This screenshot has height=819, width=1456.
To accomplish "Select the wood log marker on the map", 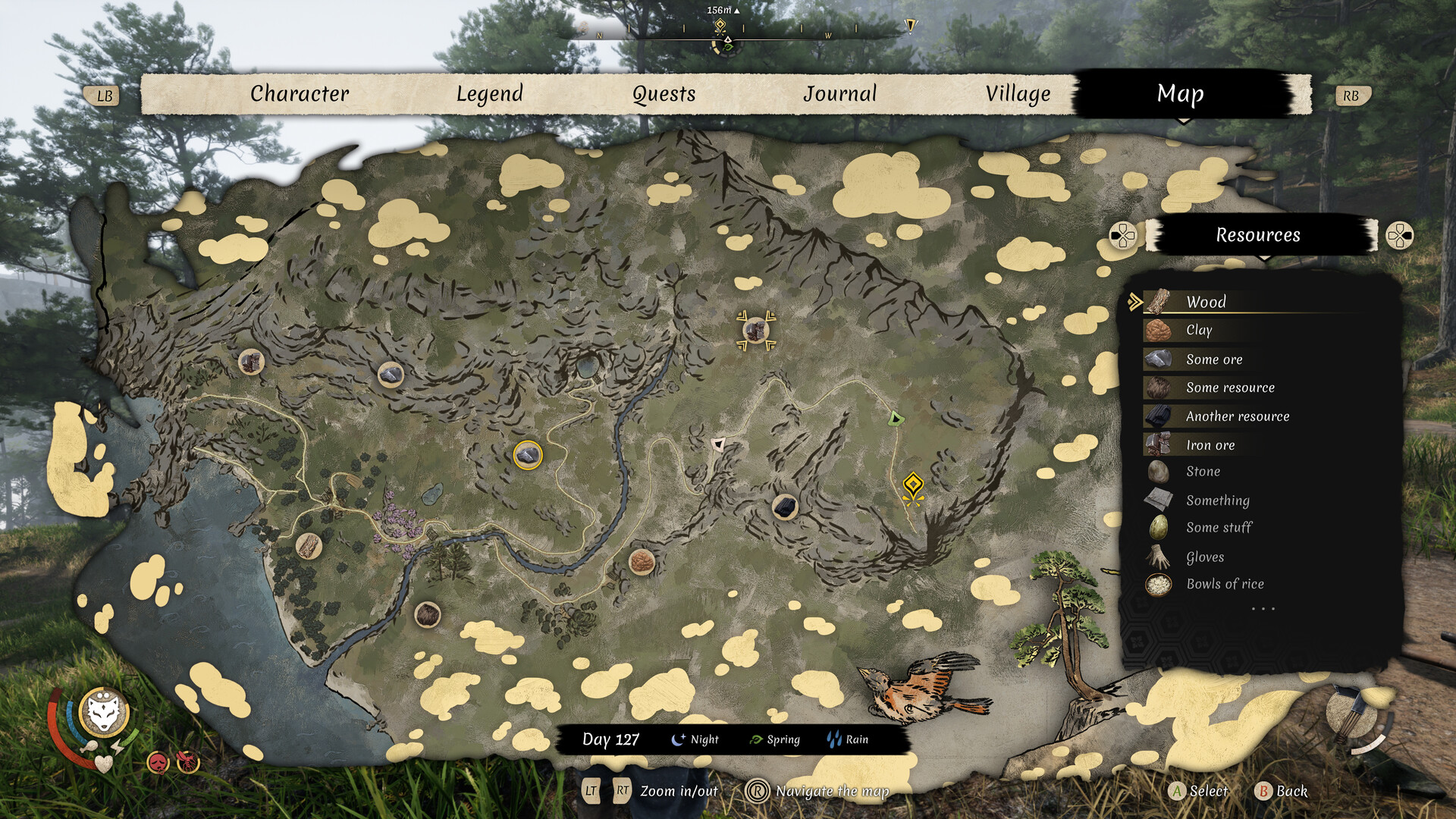I will [309, 545].
